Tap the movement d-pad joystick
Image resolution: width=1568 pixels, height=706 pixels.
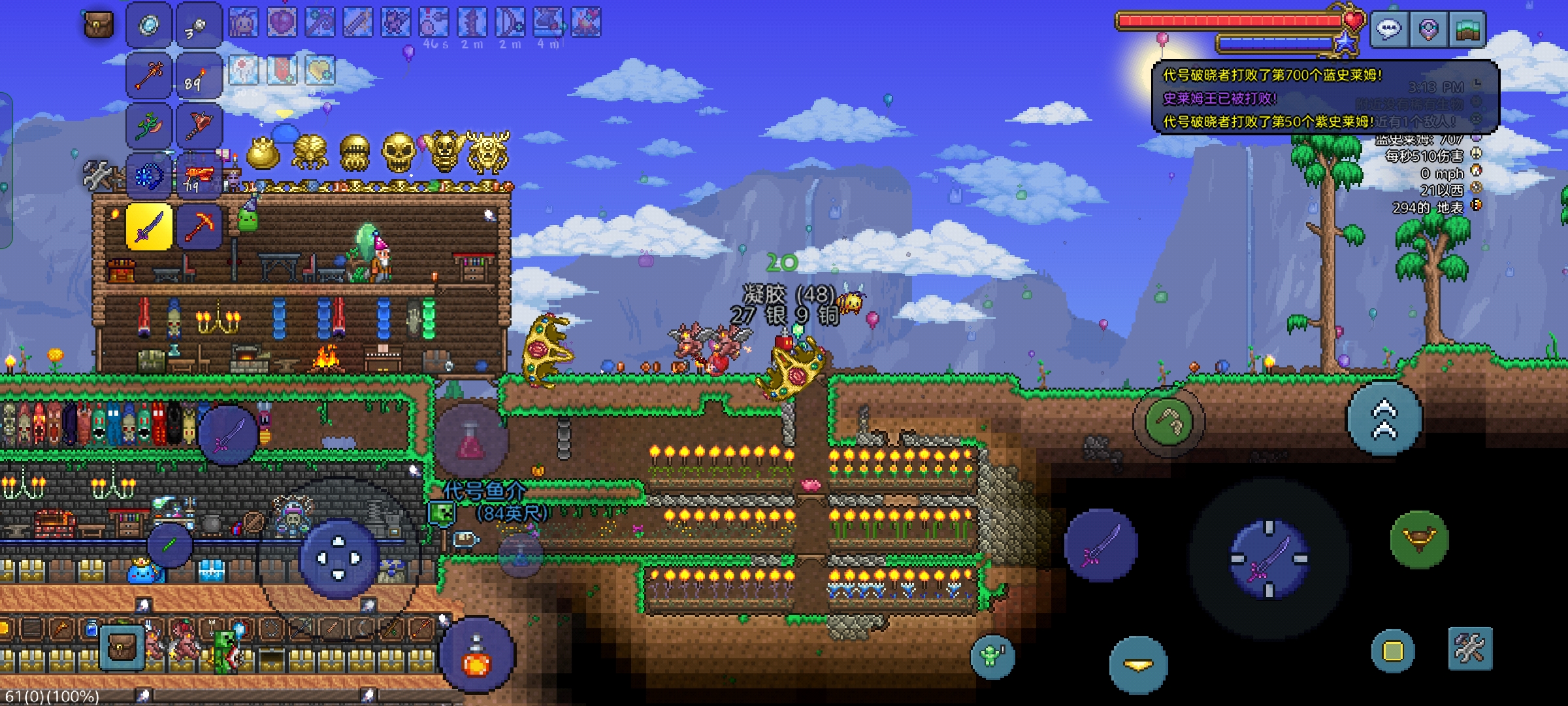[x=338, y=559]
